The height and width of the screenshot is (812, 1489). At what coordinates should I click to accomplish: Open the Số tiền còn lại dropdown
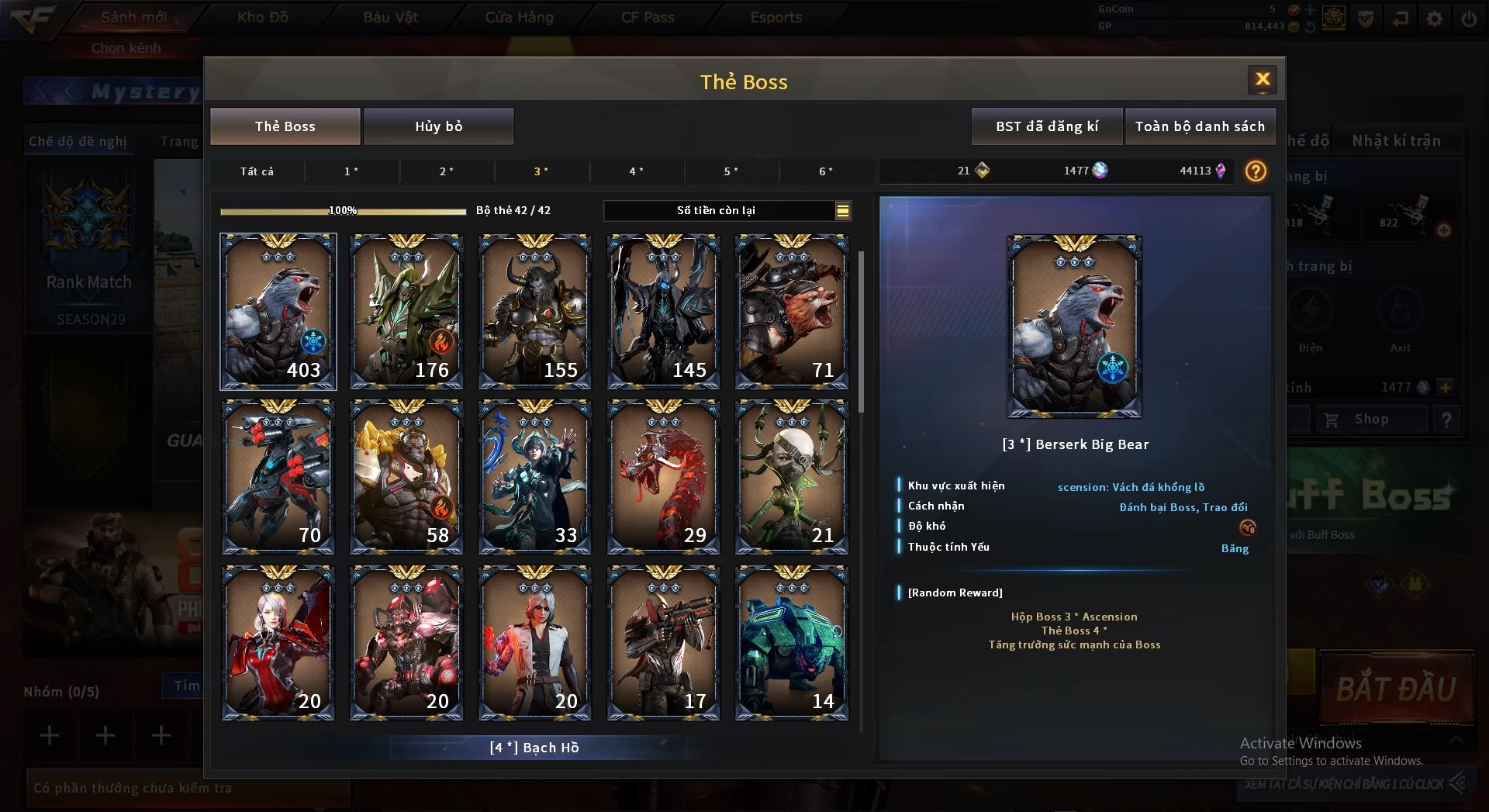[x=842, y=210]
